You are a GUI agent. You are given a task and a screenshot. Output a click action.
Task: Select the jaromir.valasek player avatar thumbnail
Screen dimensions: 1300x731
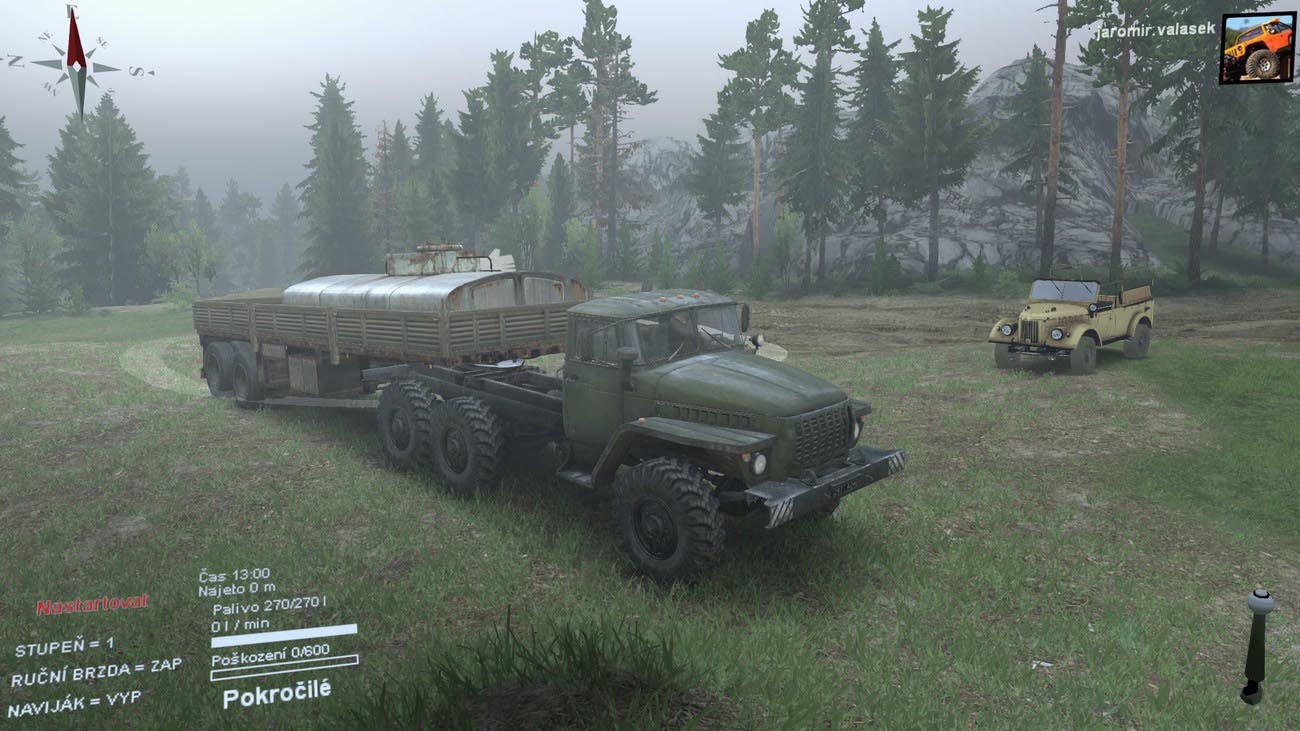click(1257, 47)
